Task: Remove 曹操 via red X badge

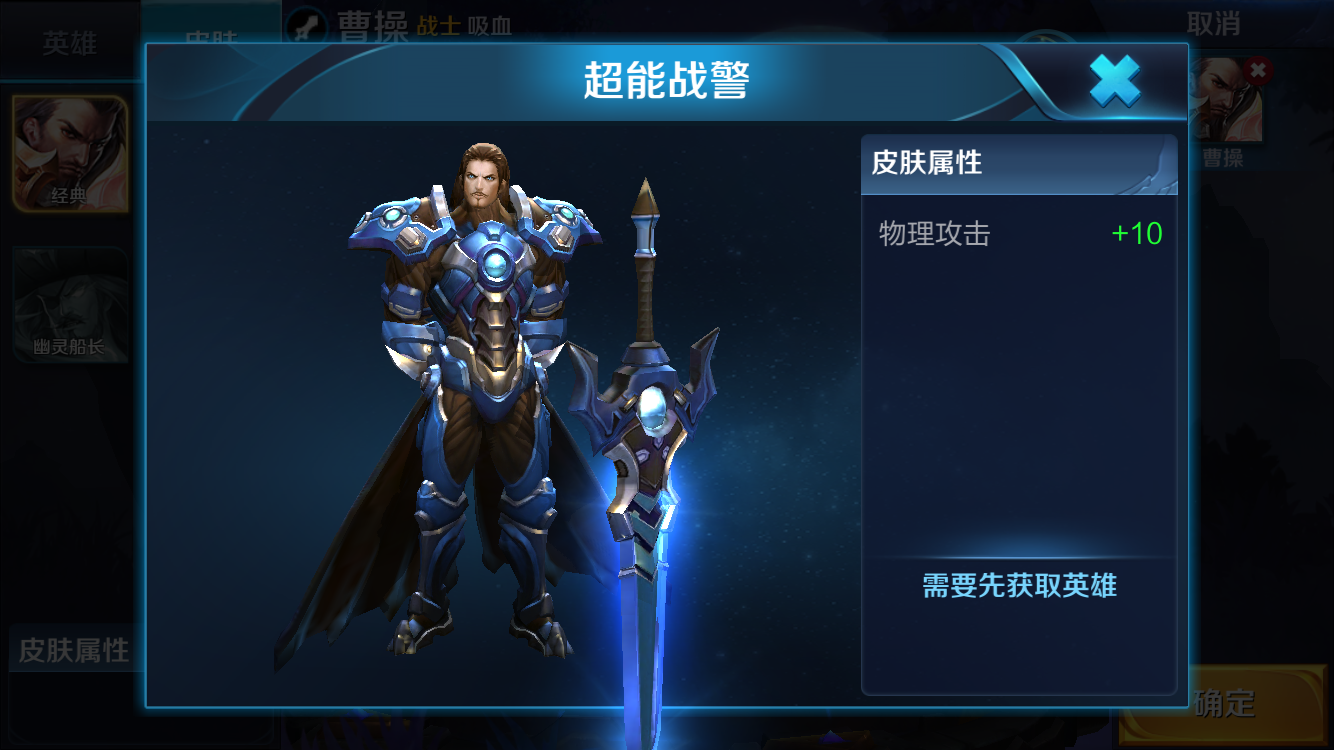Action: coord(1258,69)
